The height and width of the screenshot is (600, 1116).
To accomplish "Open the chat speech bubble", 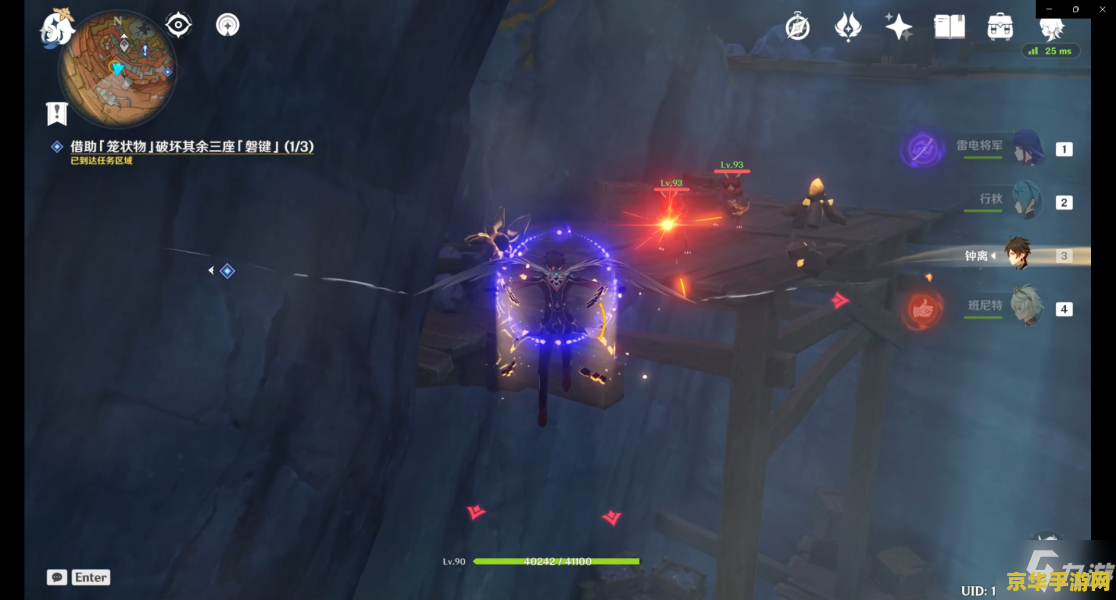I will pyautogui.click(x=57, y=577).
